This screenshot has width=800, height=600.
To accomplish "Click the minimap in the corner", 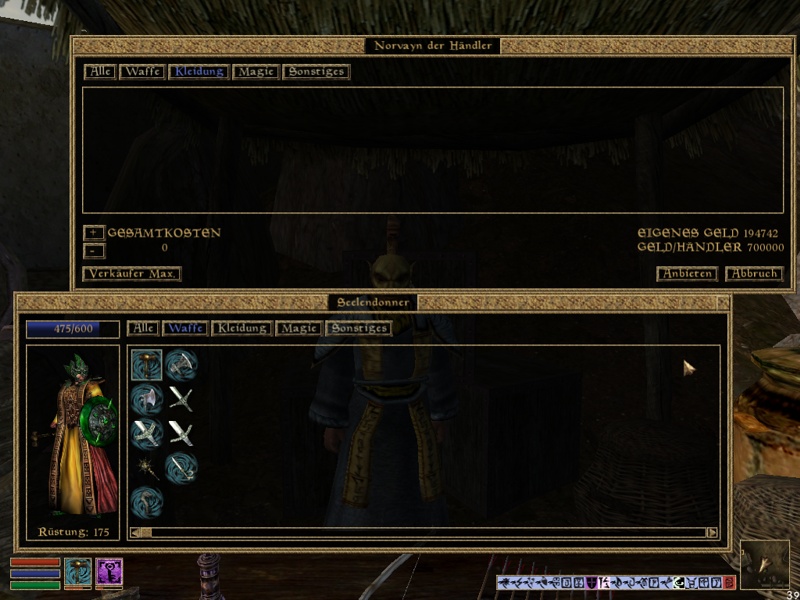I will pos(764,564).
